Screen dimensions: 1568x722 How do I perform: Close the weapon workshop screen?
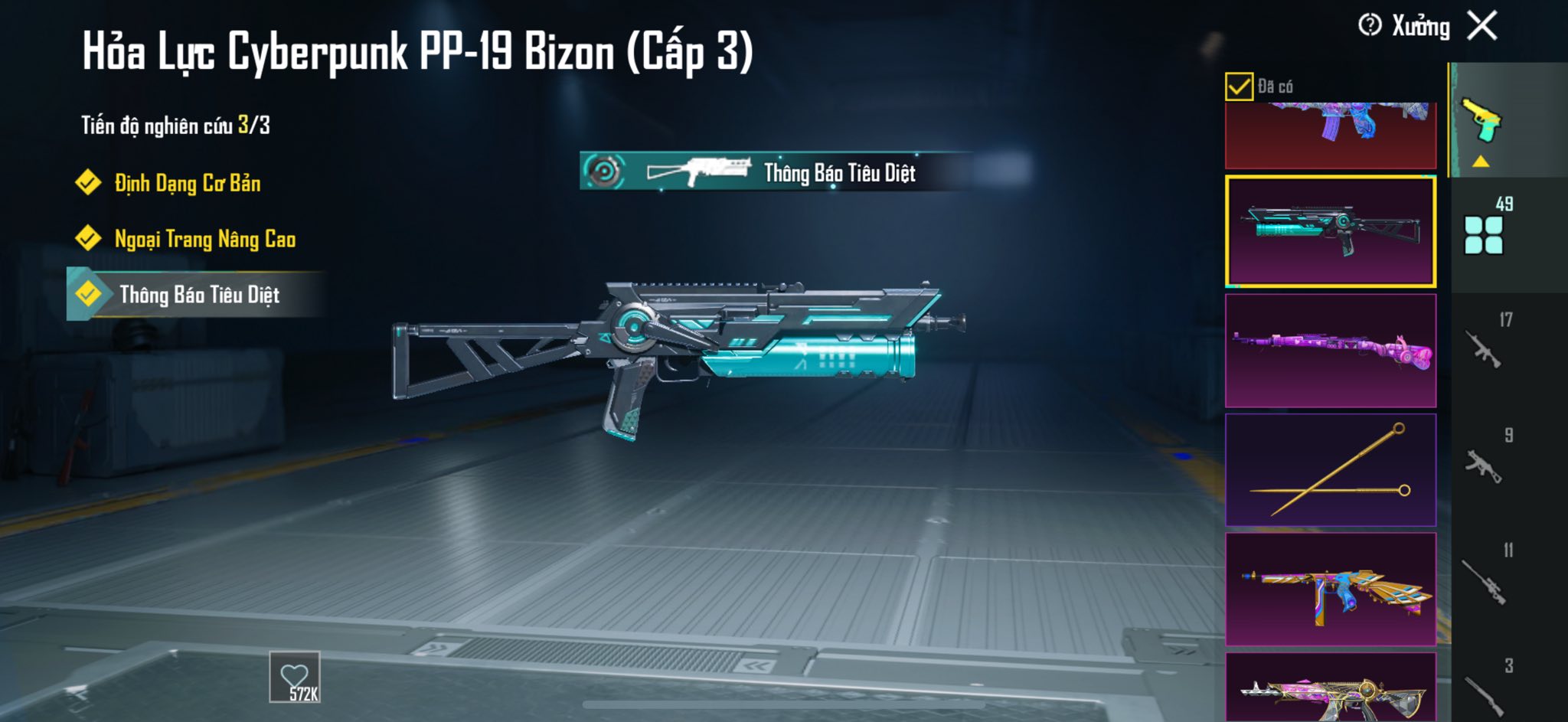point(1482,26)
